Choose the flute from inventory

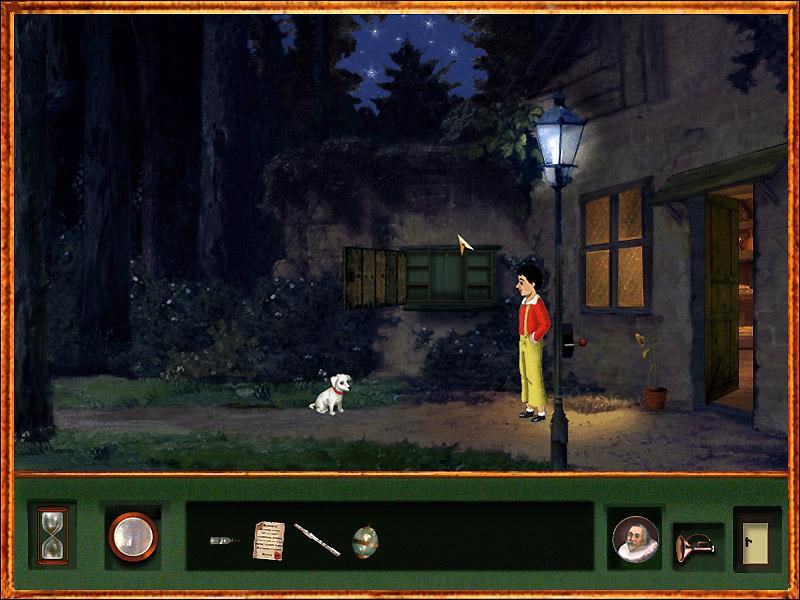(x=317, y=540)
